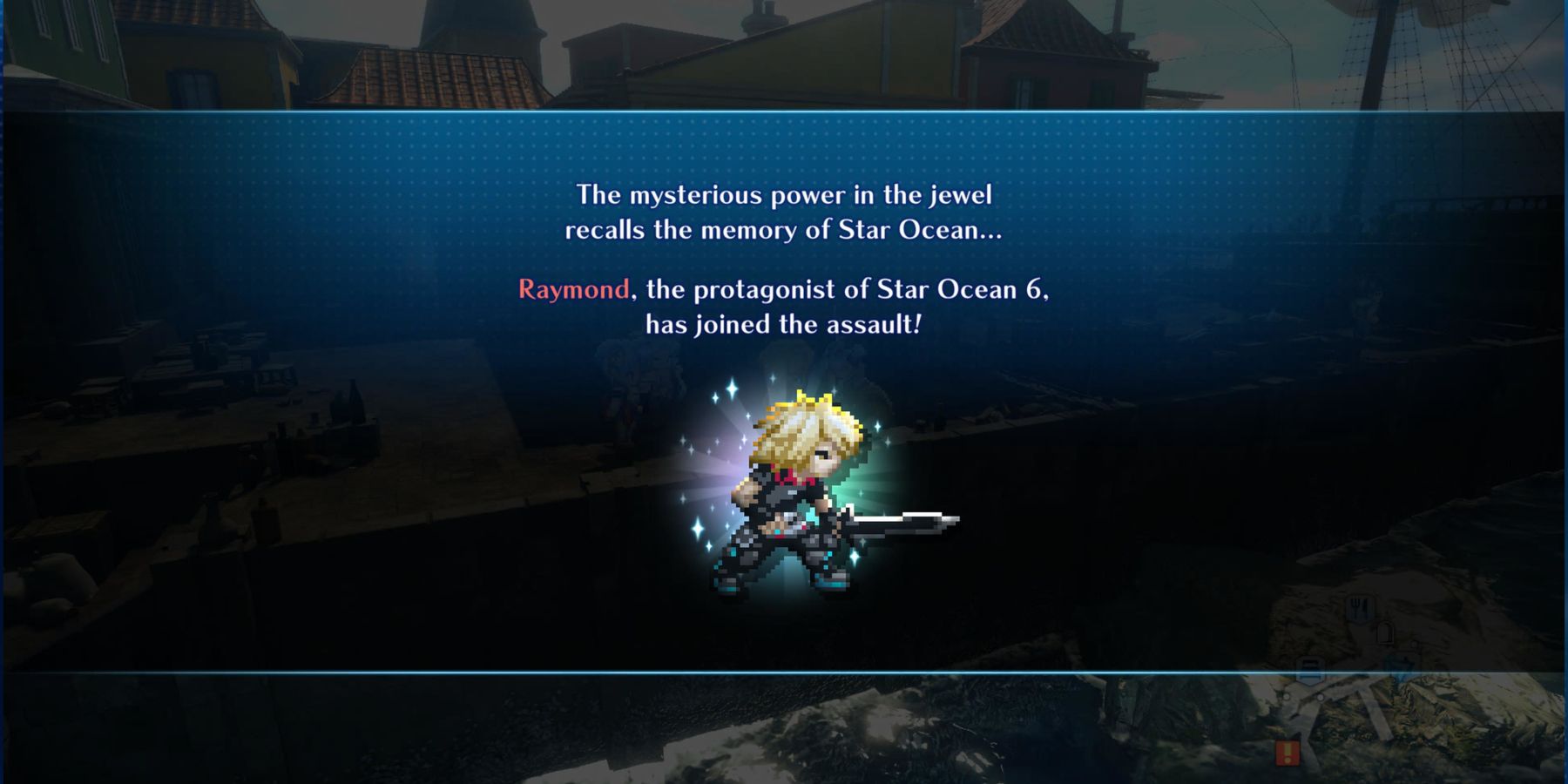This screenshot has height=784, width=1568.
Task: Click 'has joined the assault!' message line
Action: click(783, 323)
